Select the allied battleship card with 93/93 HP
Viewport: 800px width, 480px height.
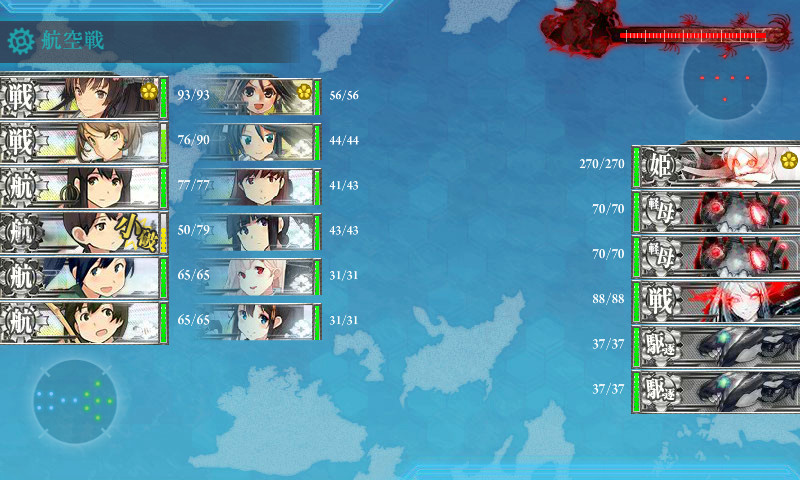point(82,98)
